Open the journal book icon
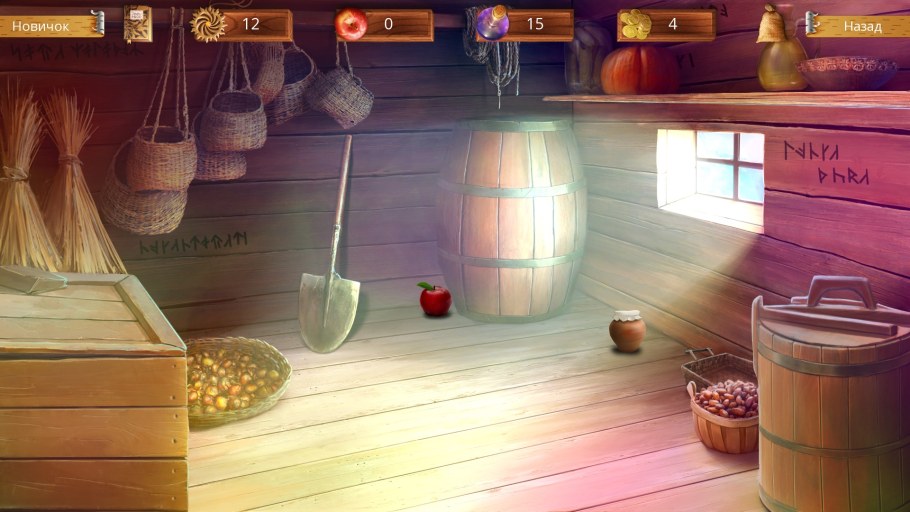The width and height of the screenshot is (910, 512). click(138, 23)
